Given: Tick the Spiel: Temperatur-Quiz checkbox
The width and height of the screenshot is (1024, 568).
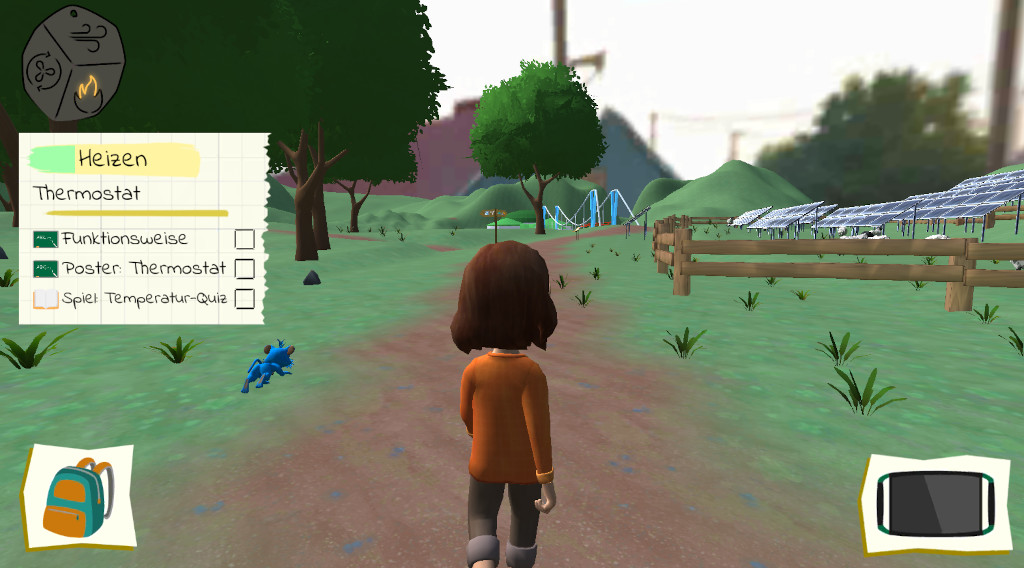Looking at the screenshot, I should click(244, 298).
